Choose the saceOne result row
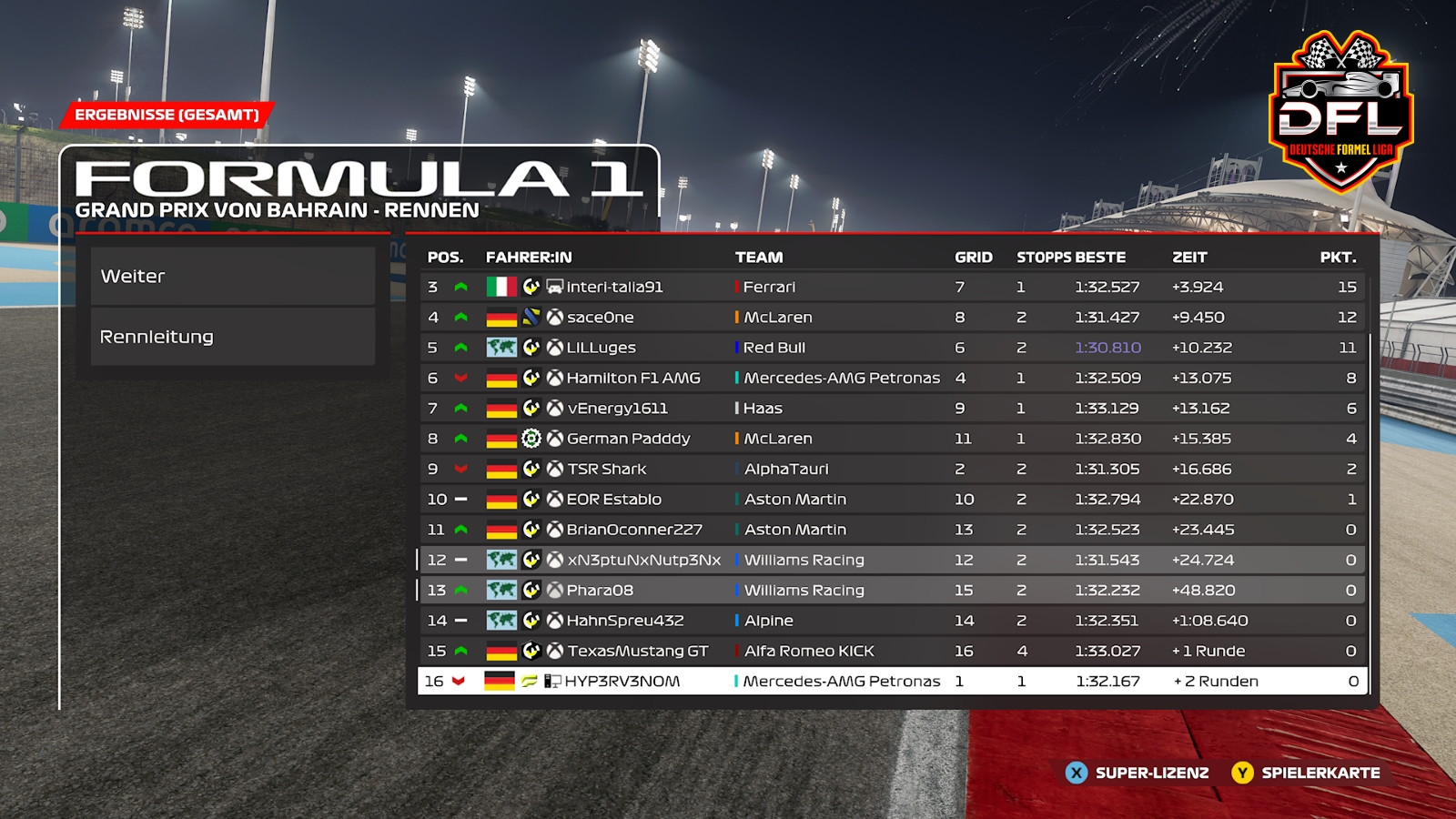1456x819 pixels. [600, 318]
